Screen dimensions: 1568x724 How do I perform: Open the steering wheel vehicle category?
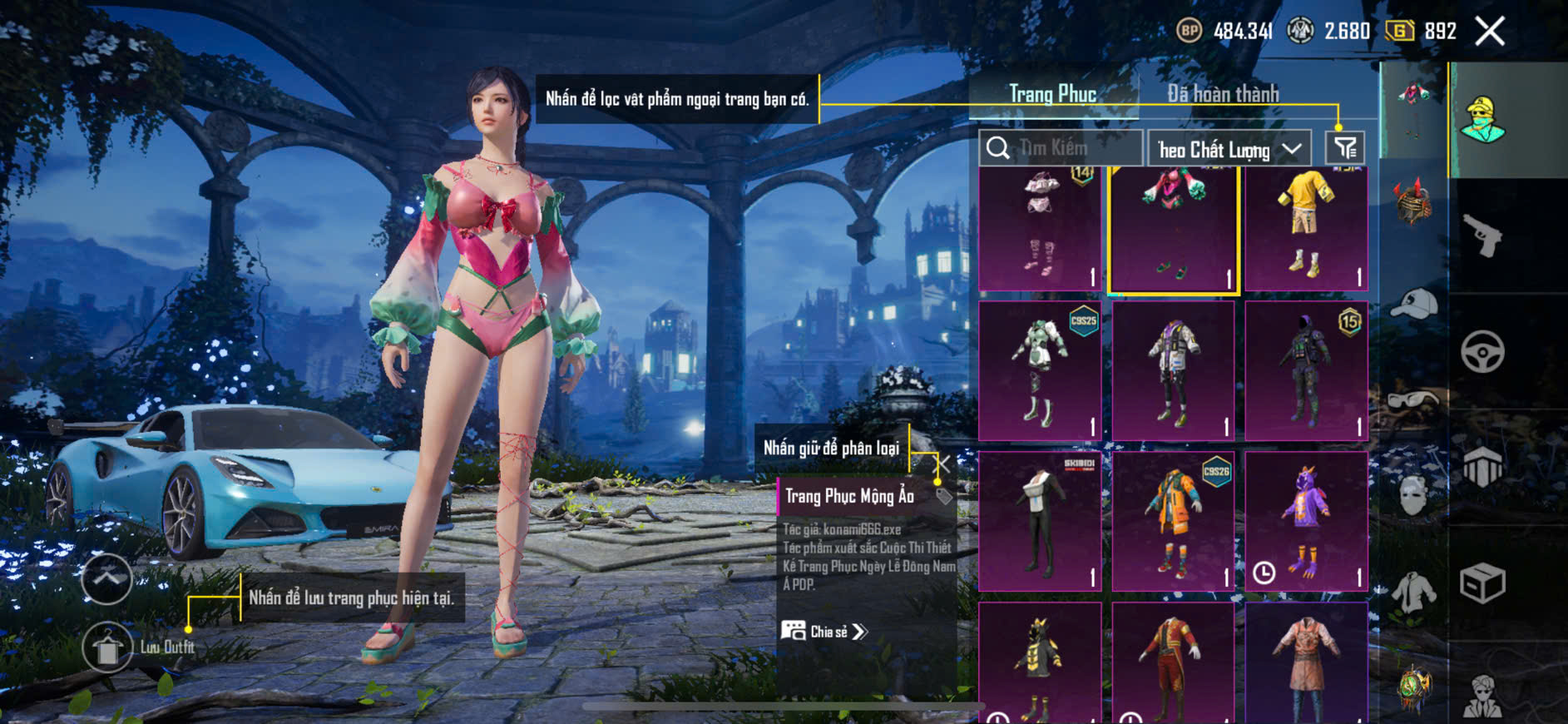pos(1482,351)
